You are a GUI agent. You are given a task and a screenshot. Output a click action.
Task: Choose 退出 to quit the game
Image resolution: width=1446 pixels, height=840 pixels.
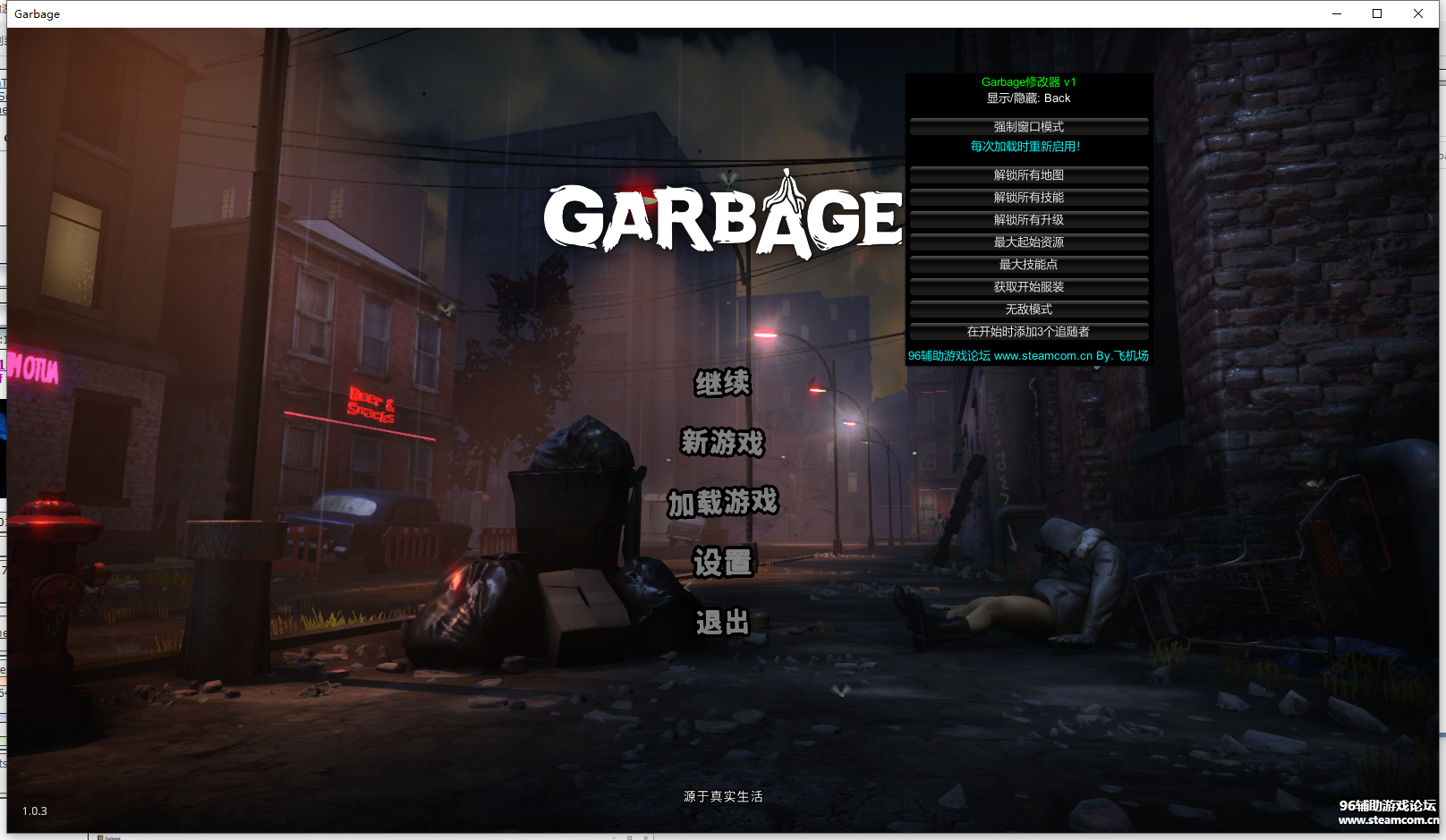723,623
